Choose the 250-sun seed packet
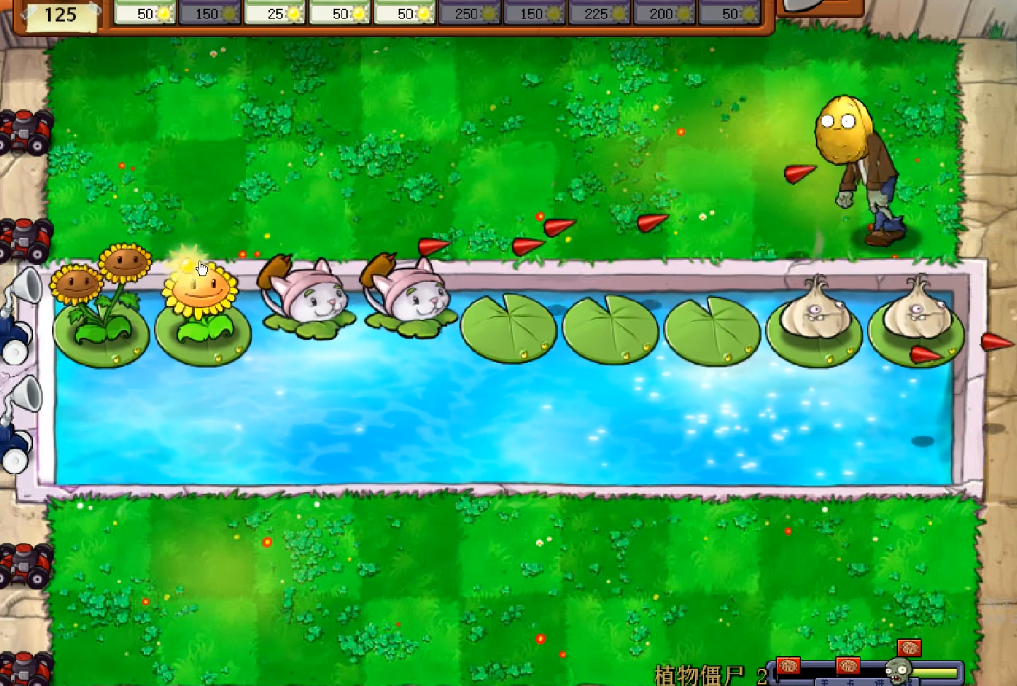Viewport: 1017px width, 686px height. [x=470, y=12]
